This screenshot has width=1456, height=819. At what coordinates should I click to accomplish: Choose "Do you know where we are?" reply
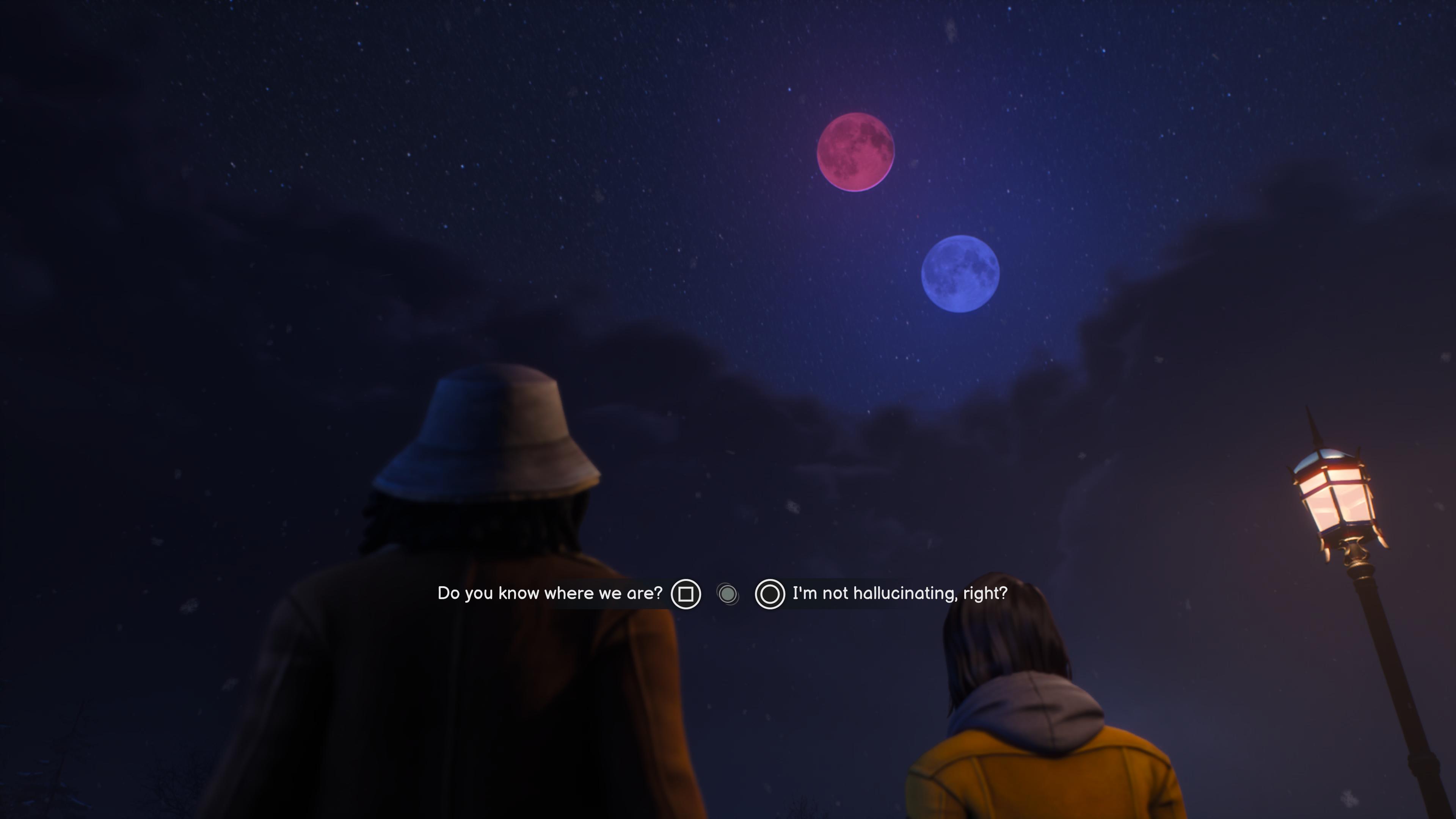click(x=549, y=593)
